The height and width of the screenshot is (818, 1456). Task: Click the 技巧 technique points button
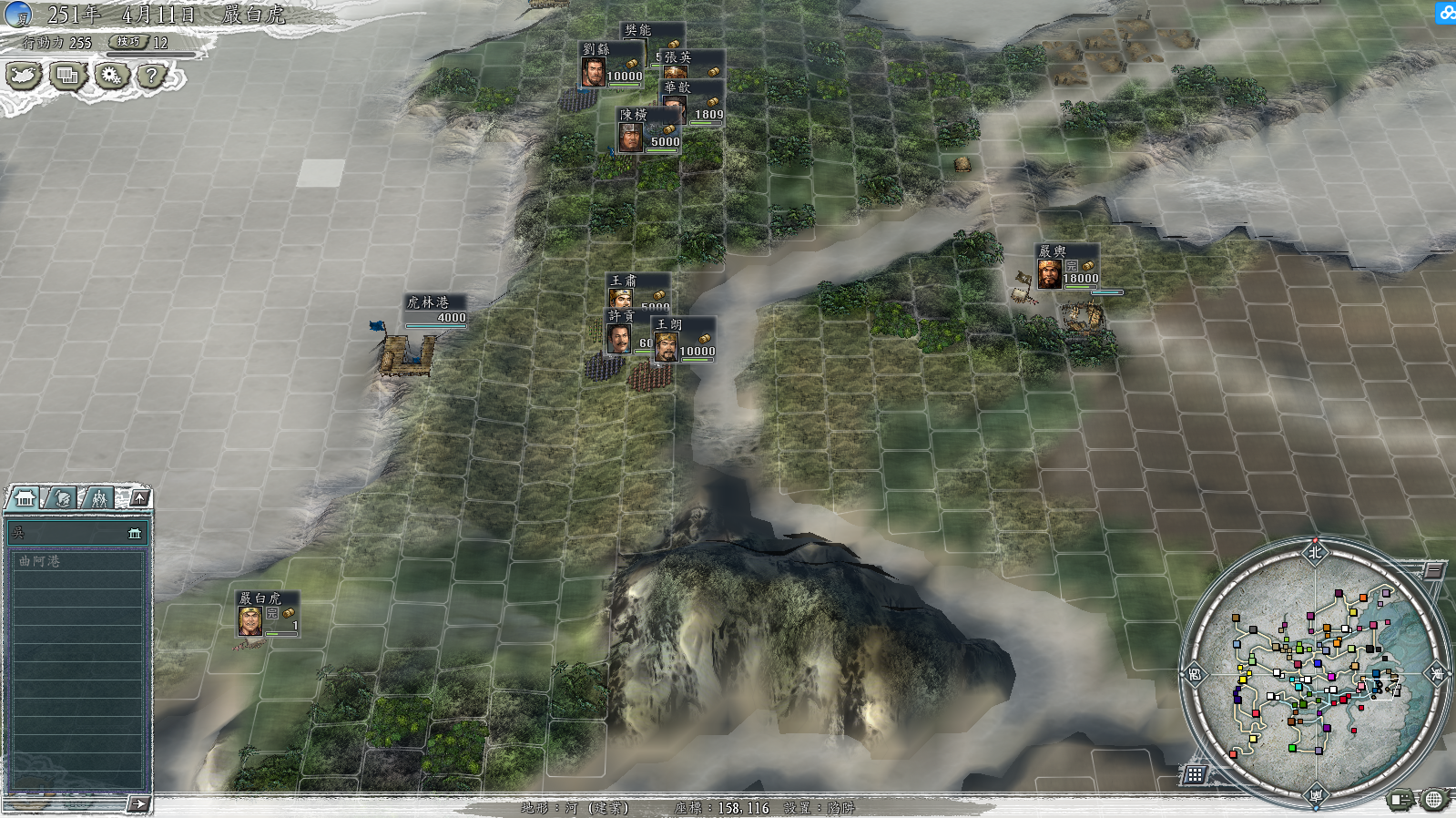tap(128, 42)
